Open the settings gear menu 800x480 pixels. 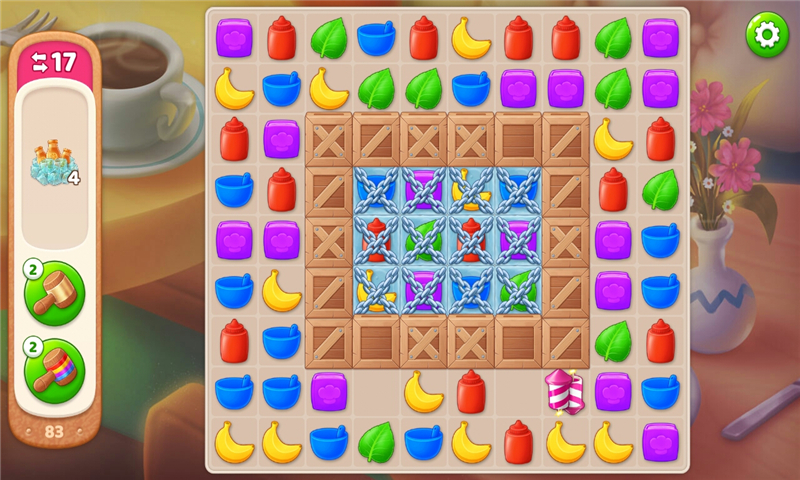pyautogui.click(x=767, y=35)
